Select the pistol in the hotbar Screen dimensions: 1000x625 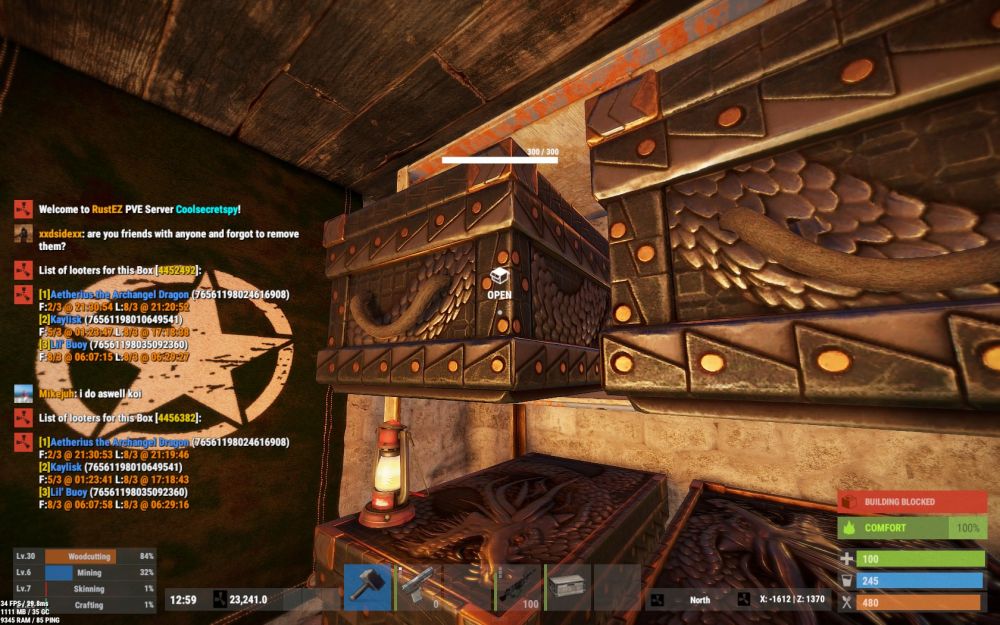418,587
